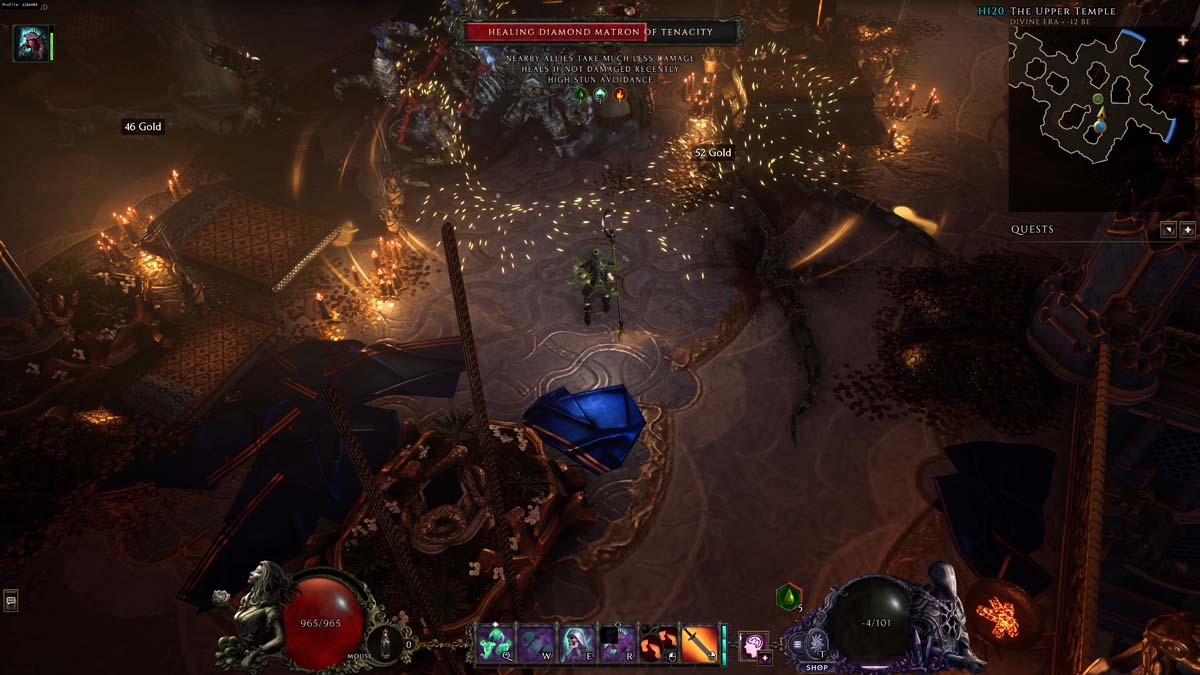
Task: Collect the 46 Gold drop label
Action: click(142, 127)
